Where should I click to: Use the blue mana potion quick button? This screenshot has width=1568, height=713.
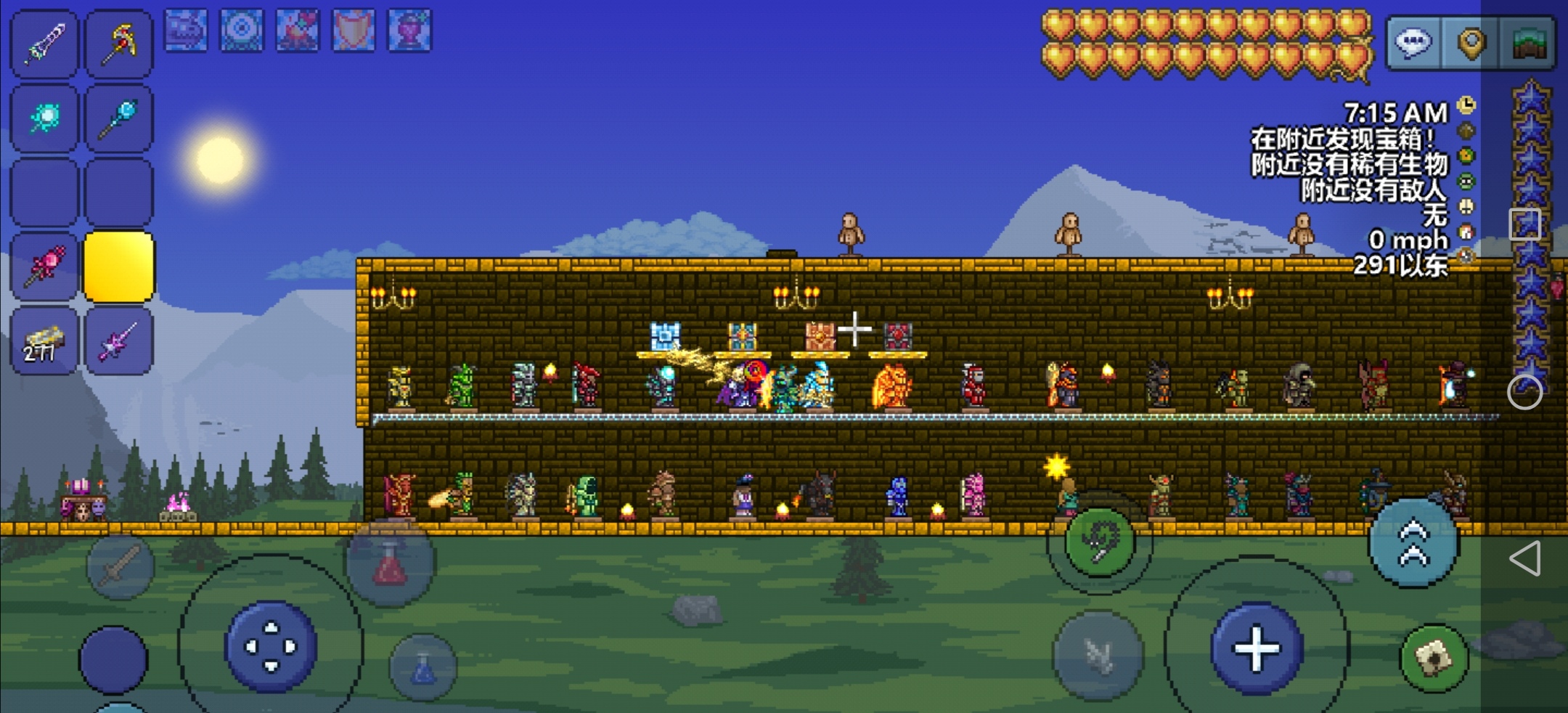pos(423,668)
